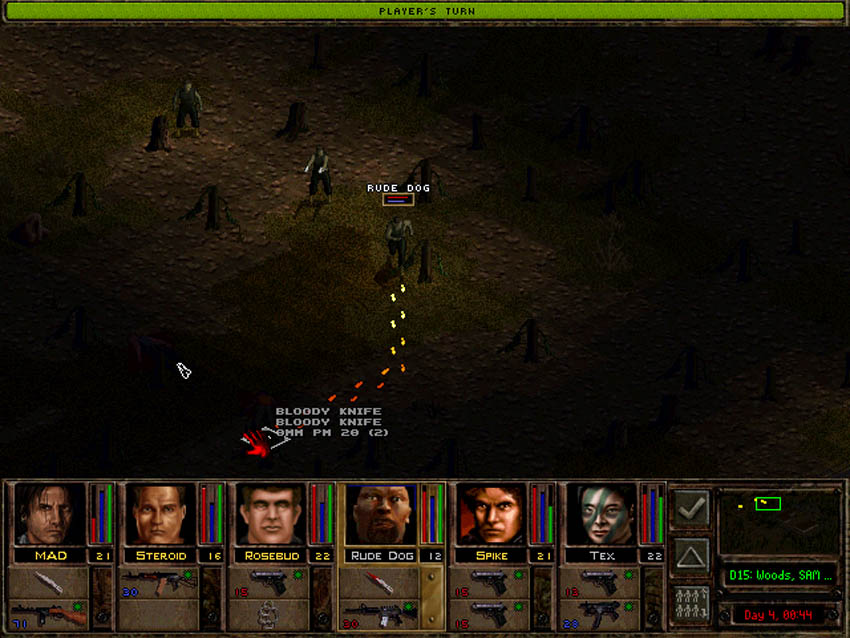This screenshot has height=638, width=850.
Task: Click the squad figures button
Action: click(x=691, y=603)
